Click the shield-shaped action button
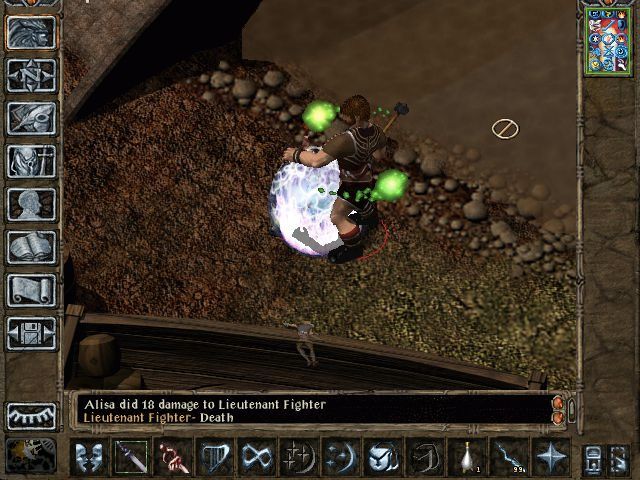Viewport: 640px width, 480px height. tap(216, 457)
